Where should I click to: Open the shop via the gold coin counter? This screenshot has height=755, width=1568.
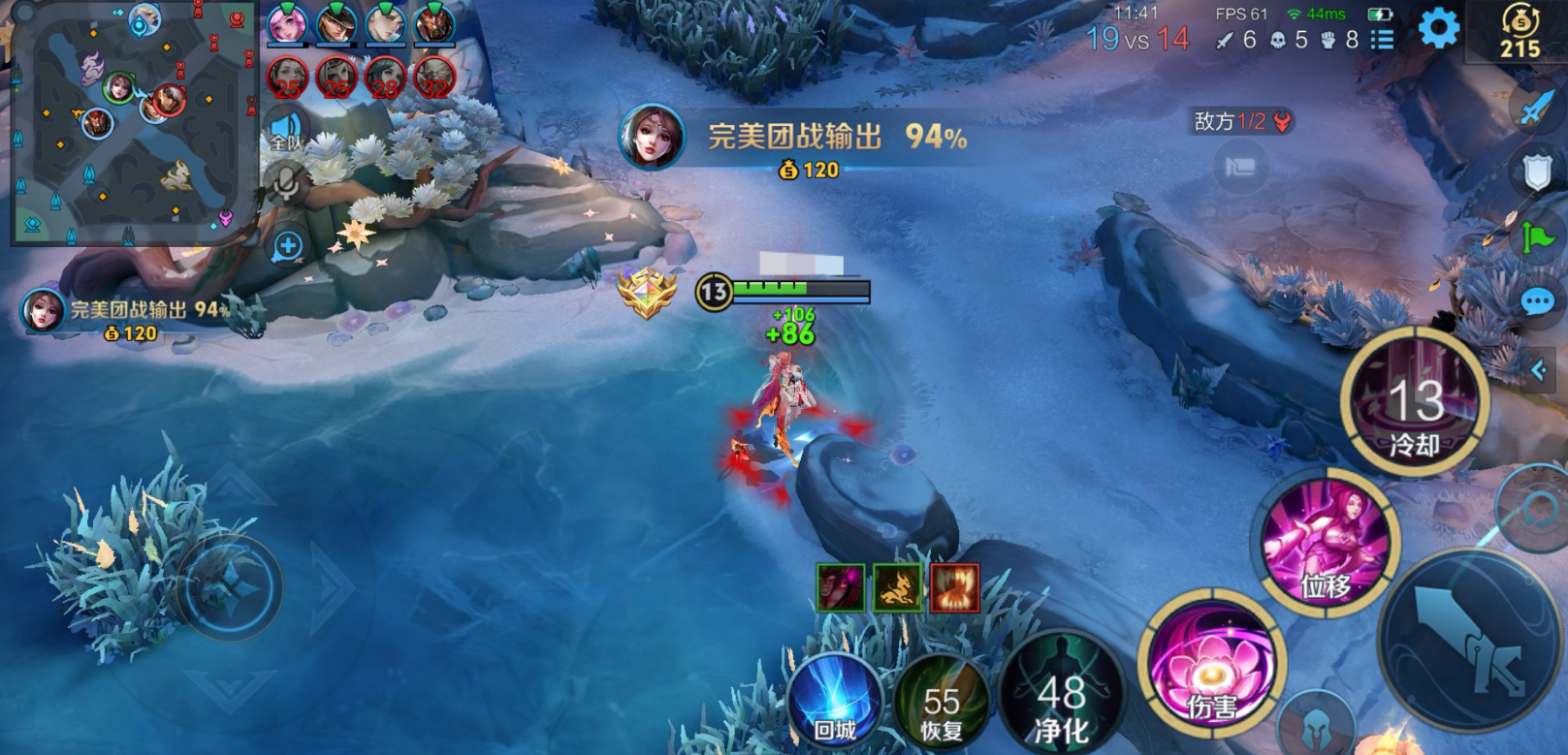pos(1519,32)
